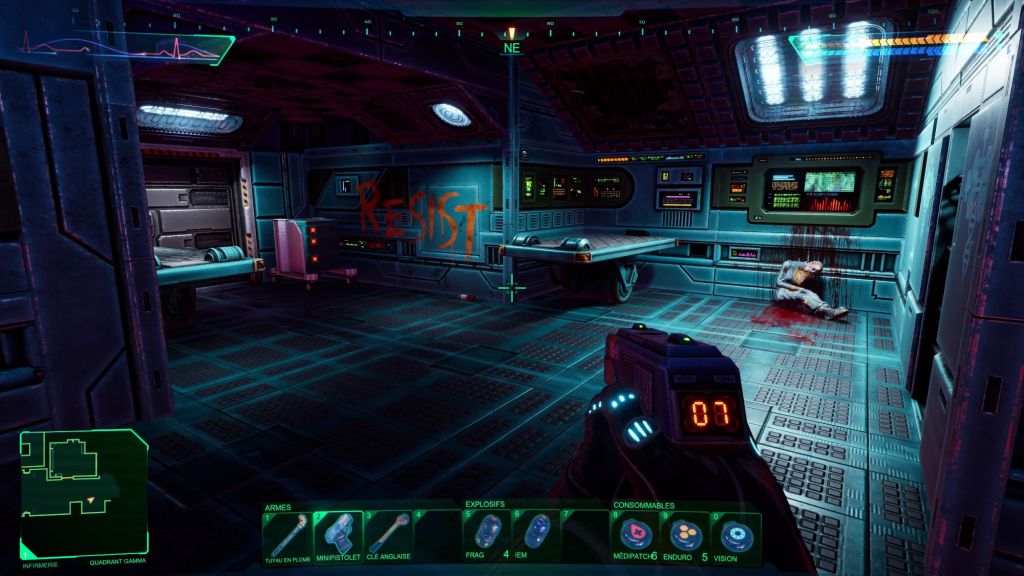Equip the Minipistolet from the hotbar

338,537
